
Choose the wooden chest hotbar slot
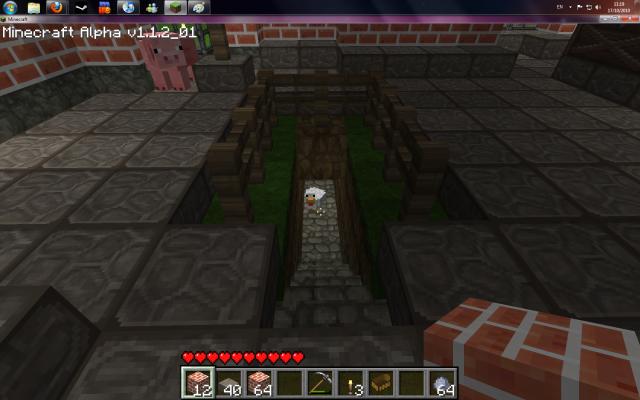tap(383, 381)
